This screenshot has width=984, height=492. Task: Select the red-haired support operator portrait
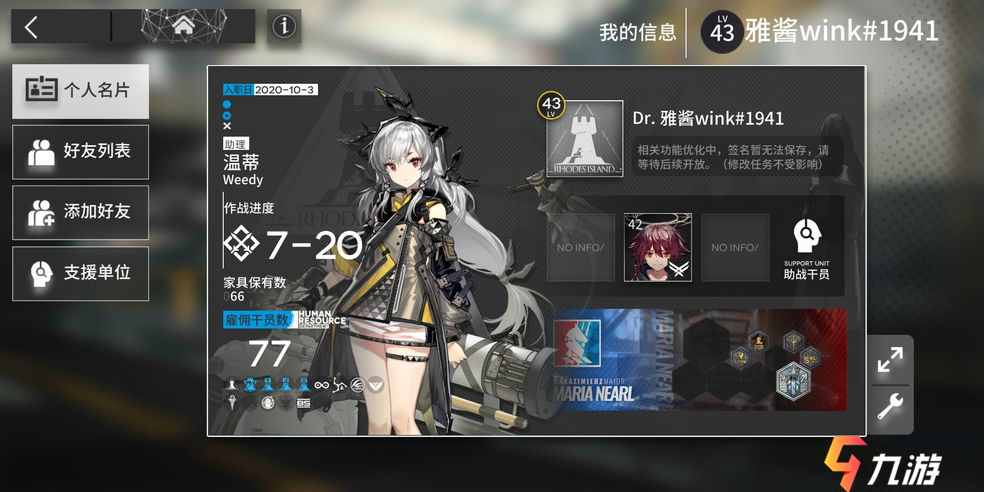click(658, 247)
